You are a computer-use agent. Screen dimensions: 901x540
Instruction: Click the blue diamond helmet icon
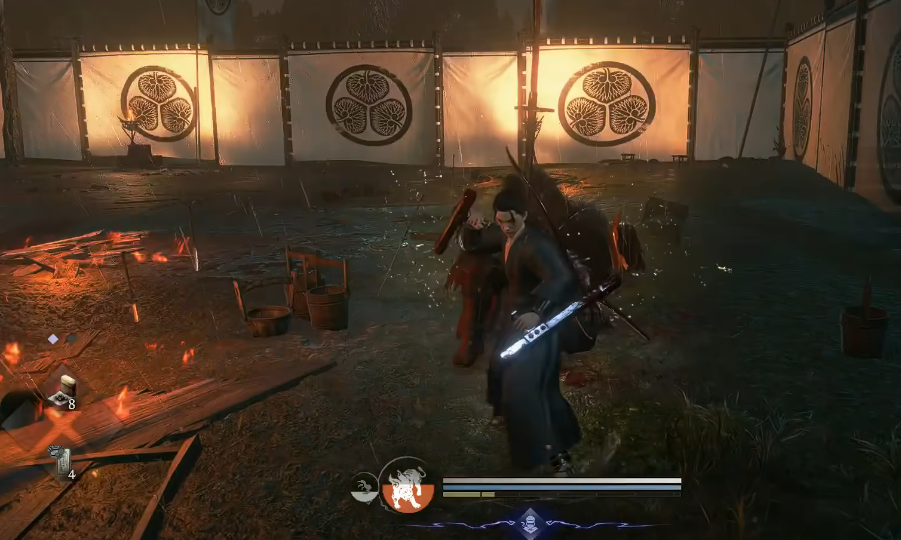[529, 519]
